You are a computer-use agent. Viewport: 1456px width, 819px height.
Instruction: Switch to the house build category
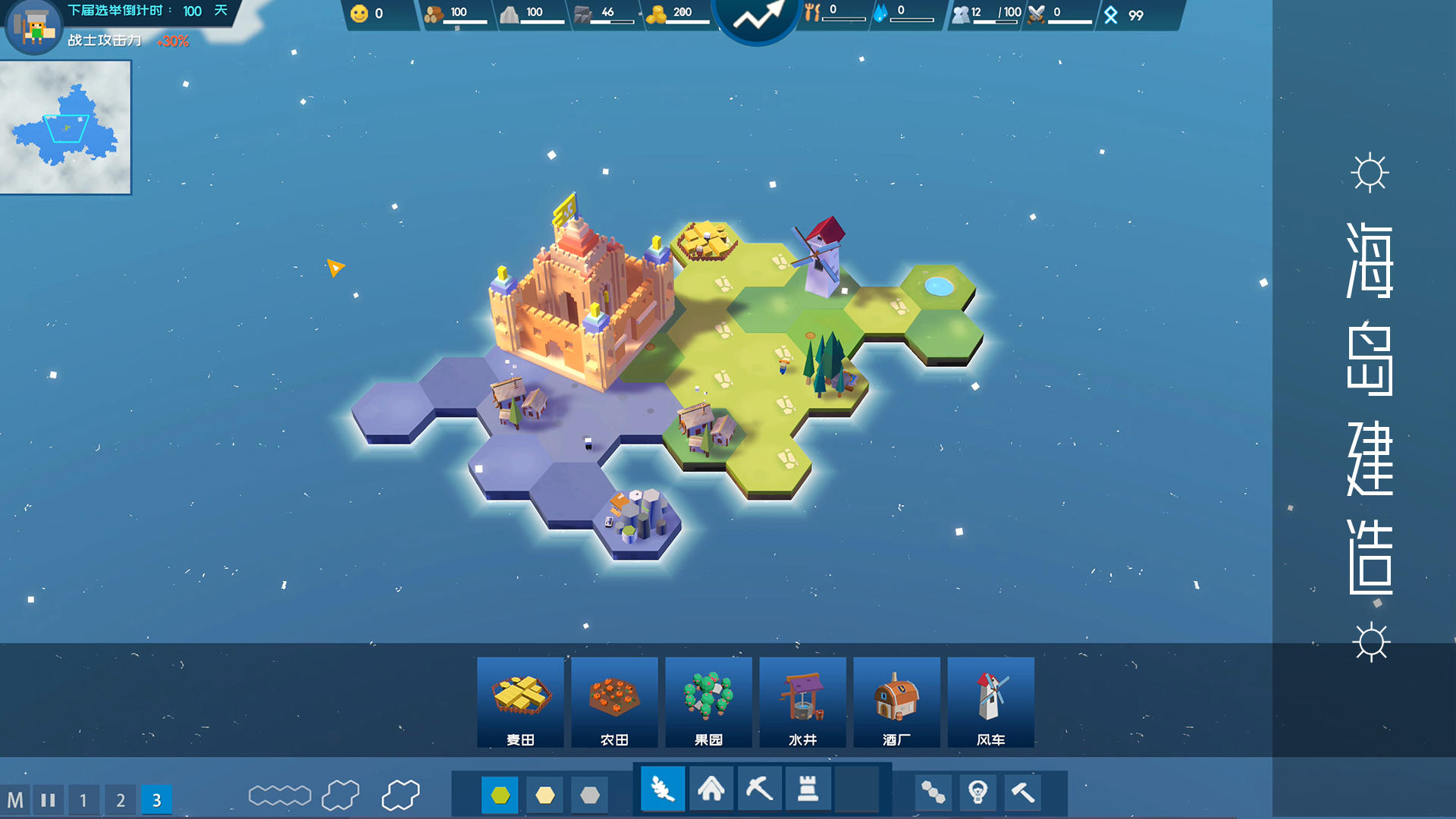click(x=711, y=790)
